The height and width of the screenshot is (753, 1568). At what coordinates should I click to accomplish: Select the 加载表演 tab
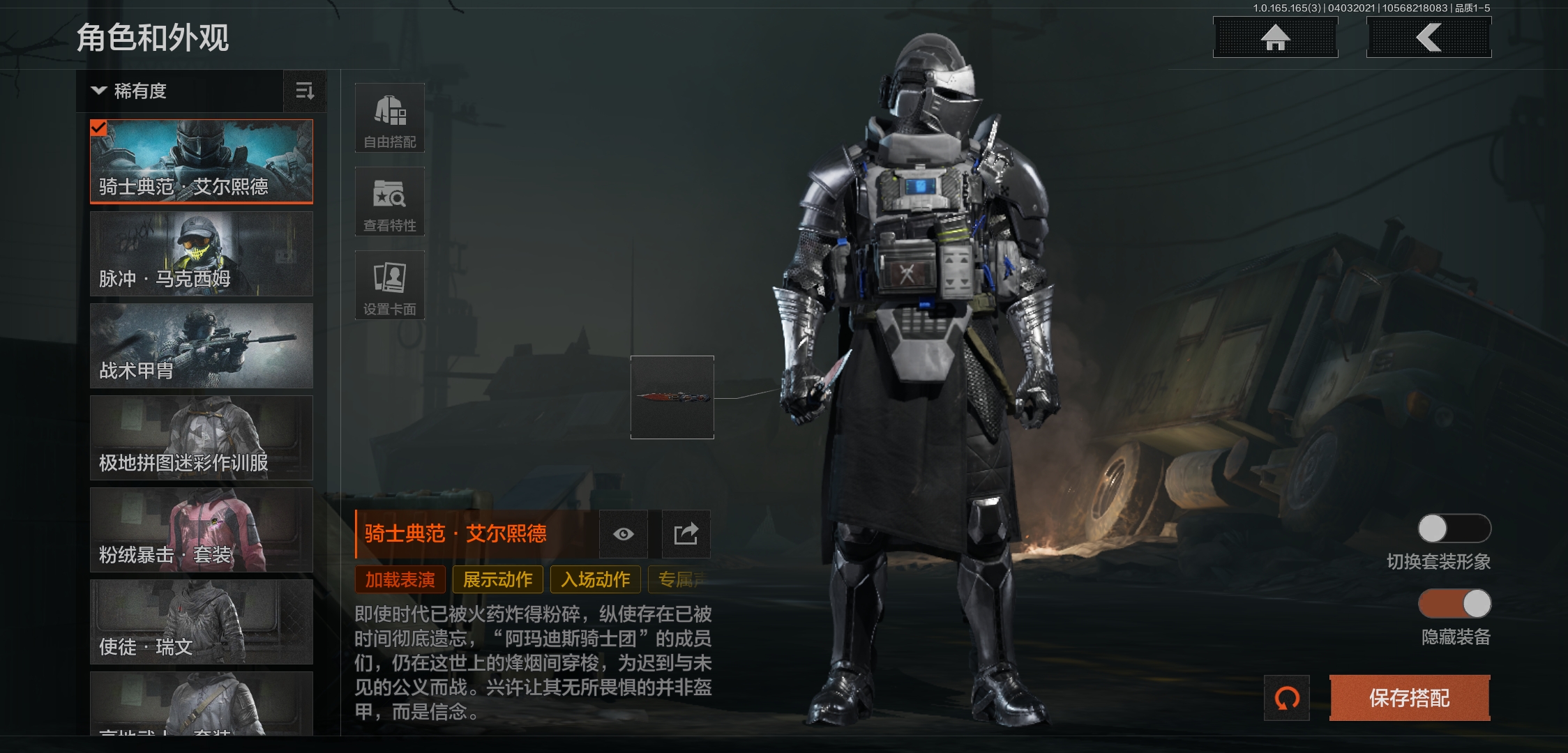(401, 579)
